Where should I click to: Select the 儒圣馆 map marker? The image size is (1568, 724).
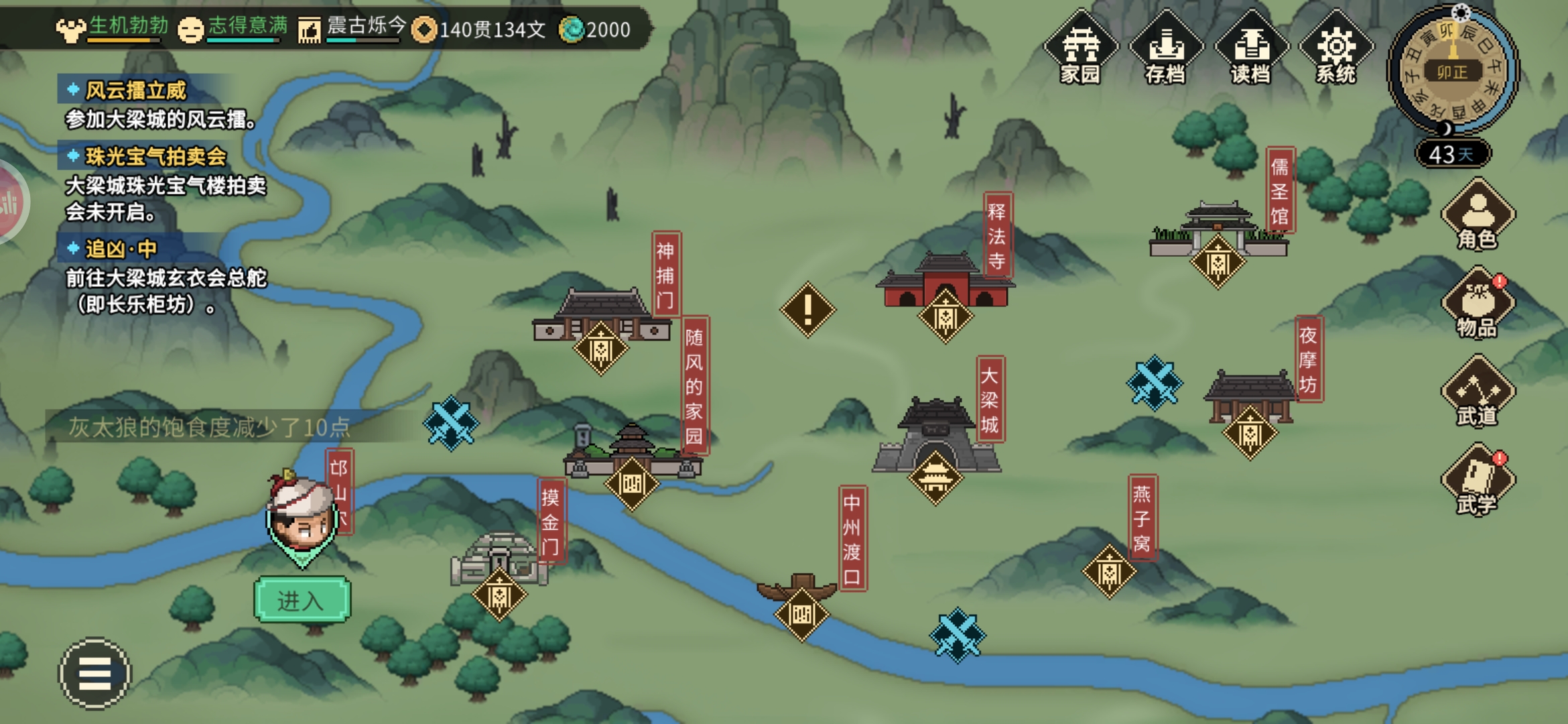tap(1218, 262)
